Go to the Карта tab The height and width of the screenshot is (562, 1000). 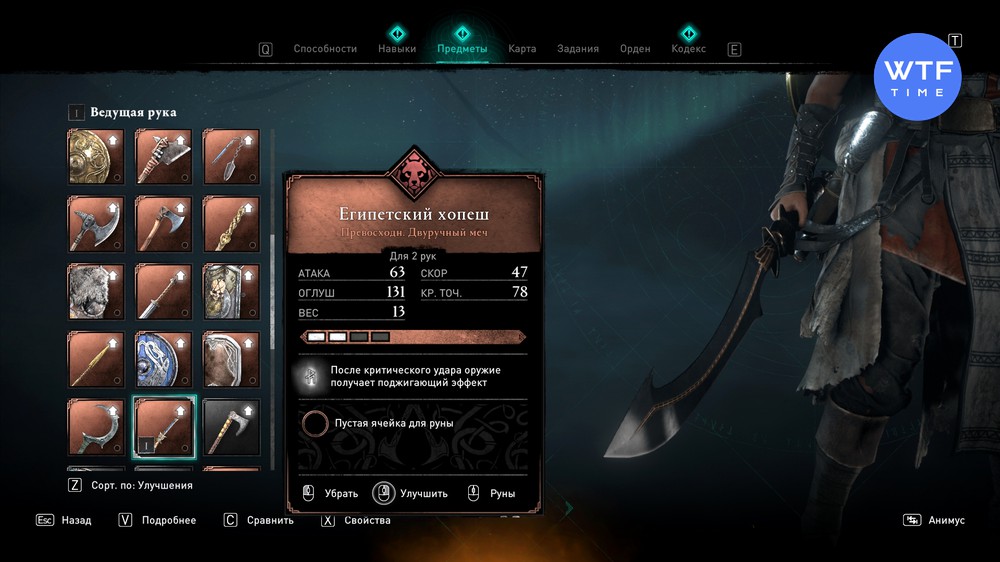(522, 49)
